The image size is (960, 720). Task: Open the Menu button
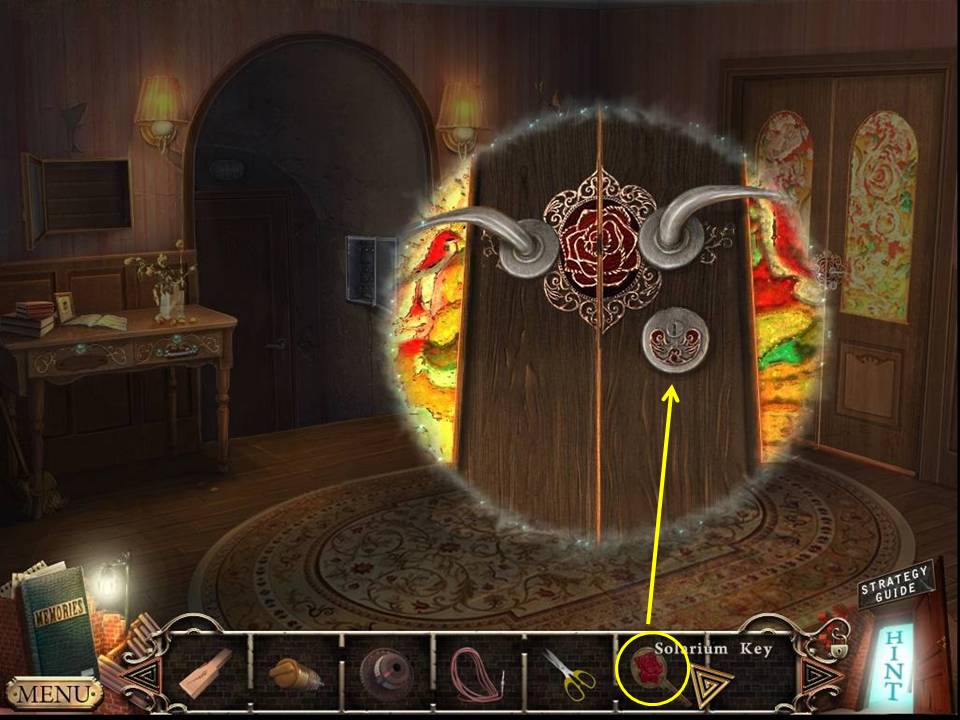(53, 692)
